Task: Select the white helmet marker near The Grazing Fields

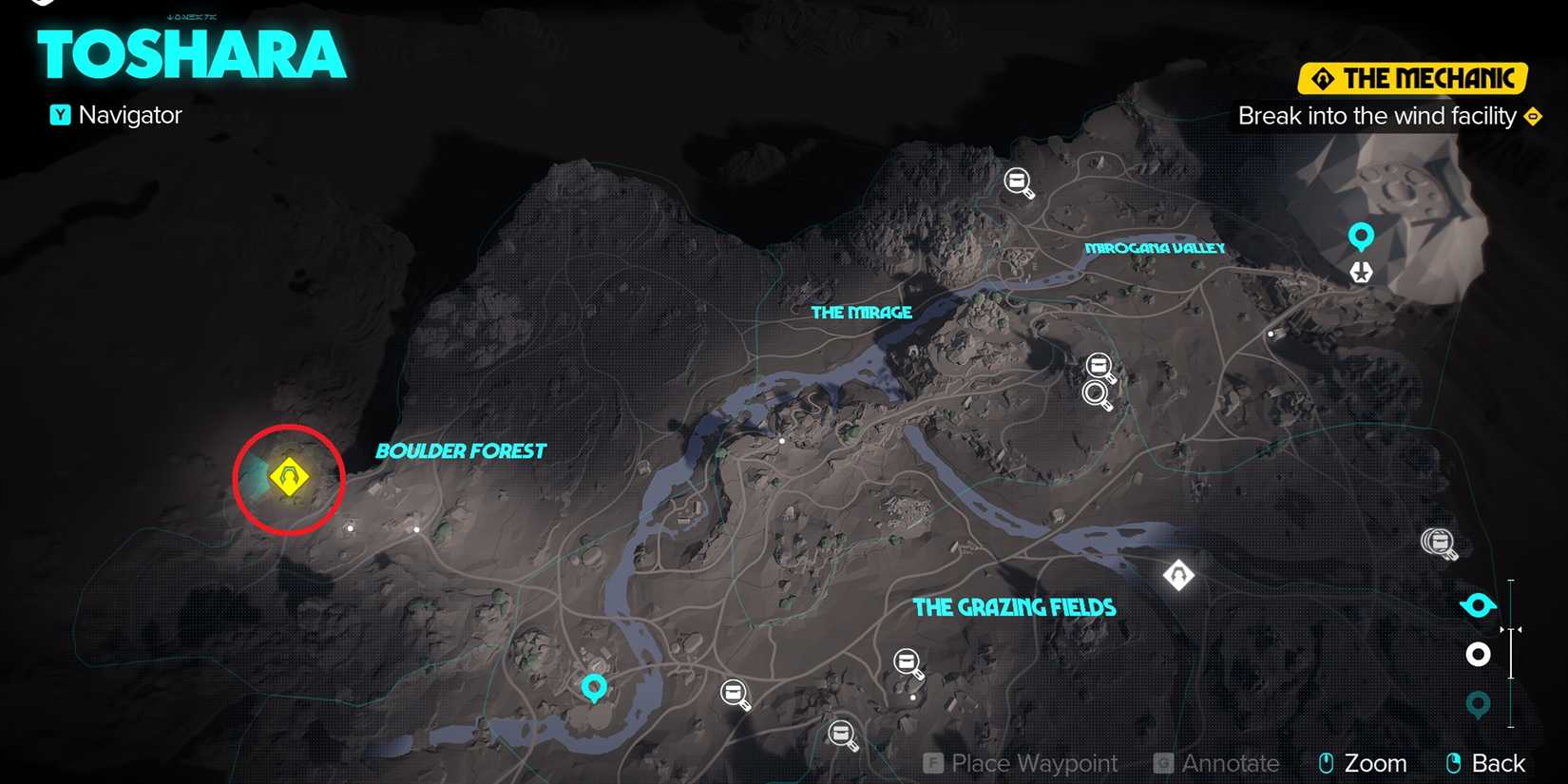Action: 1178,575
